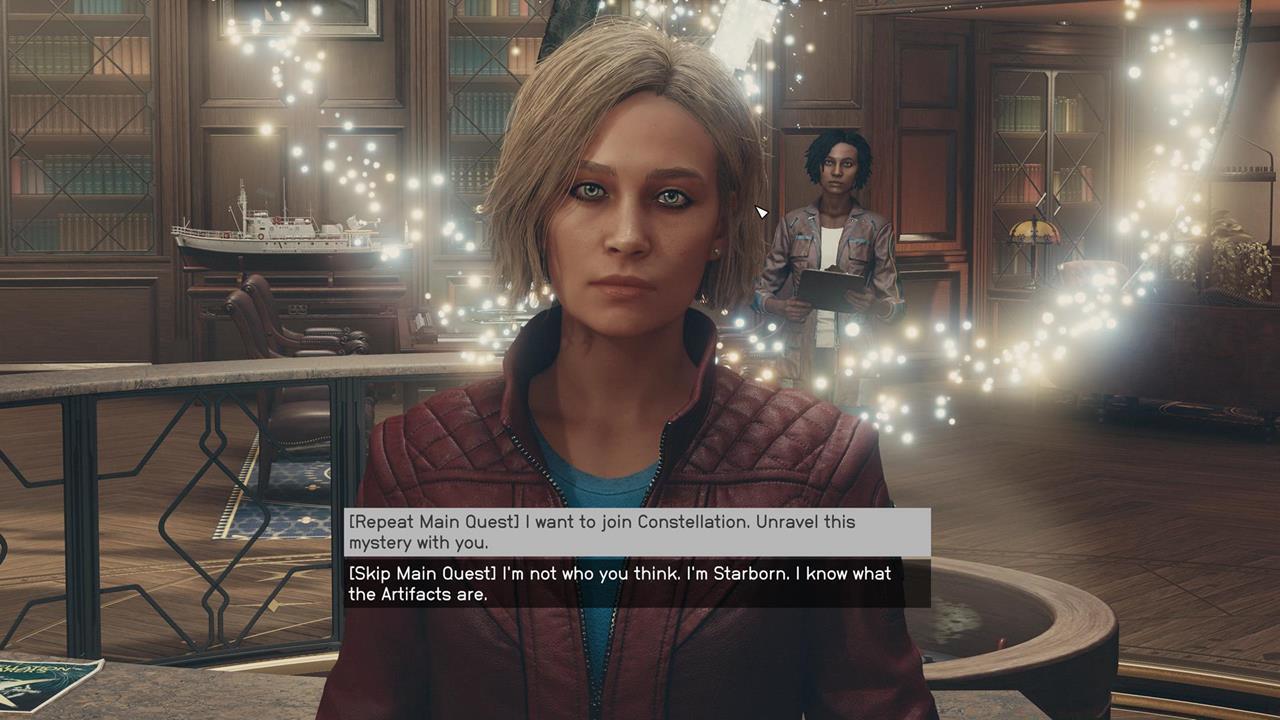
Task: Choose the Repeat Main Quest dialogue option
Action: pyautogui.click(x=637, y=532)
